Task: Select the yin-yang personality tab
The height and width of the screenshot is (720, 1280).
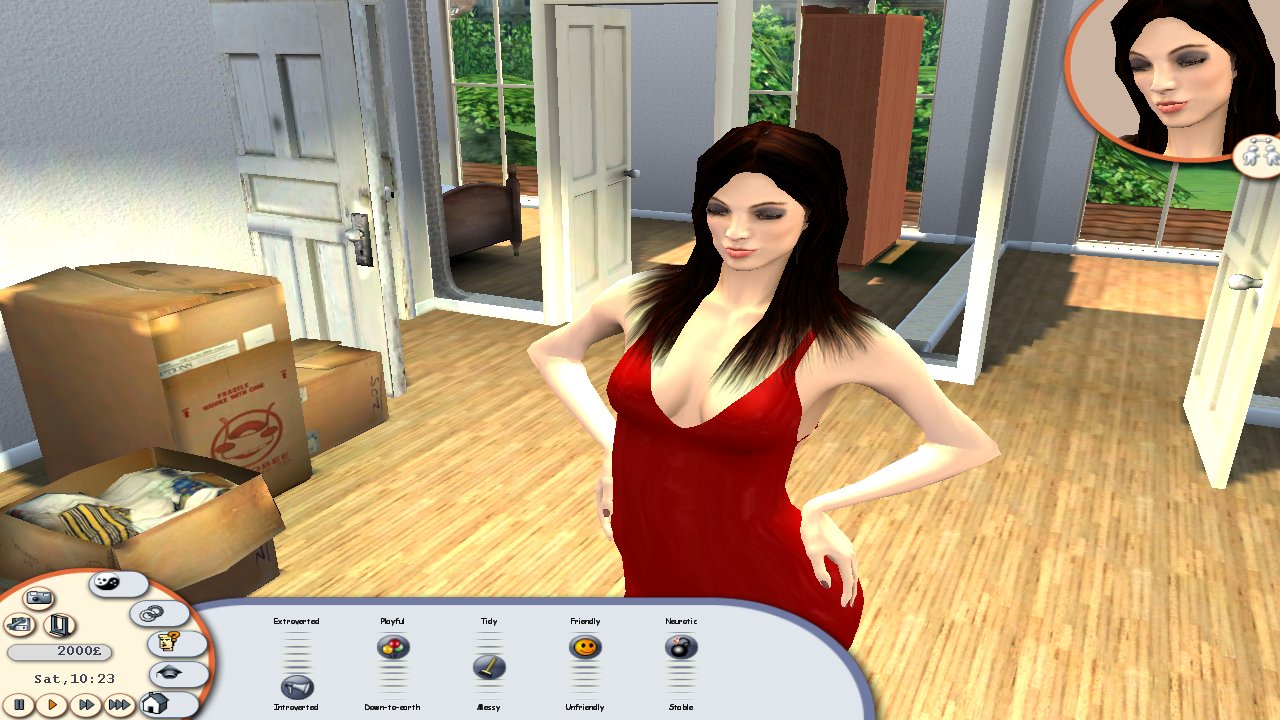Action: pyautogui.click(x=106, y=583)
